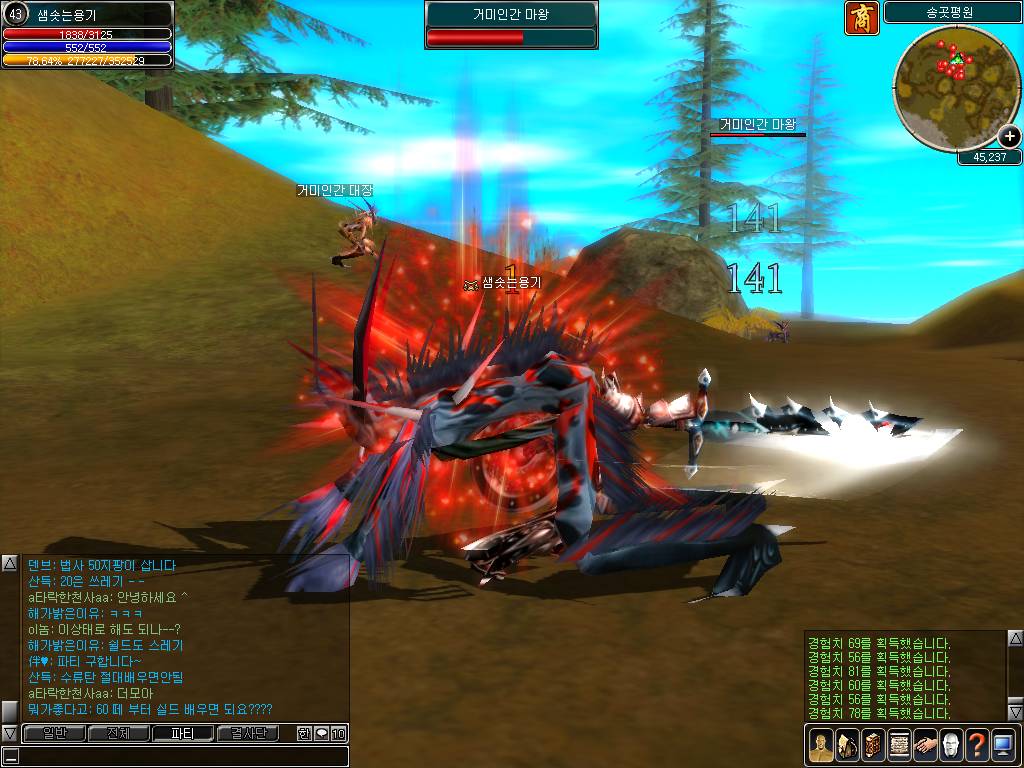The image size is (1024, 768).
Task: Open the character portrait menu icon
Action: [819, 745]
